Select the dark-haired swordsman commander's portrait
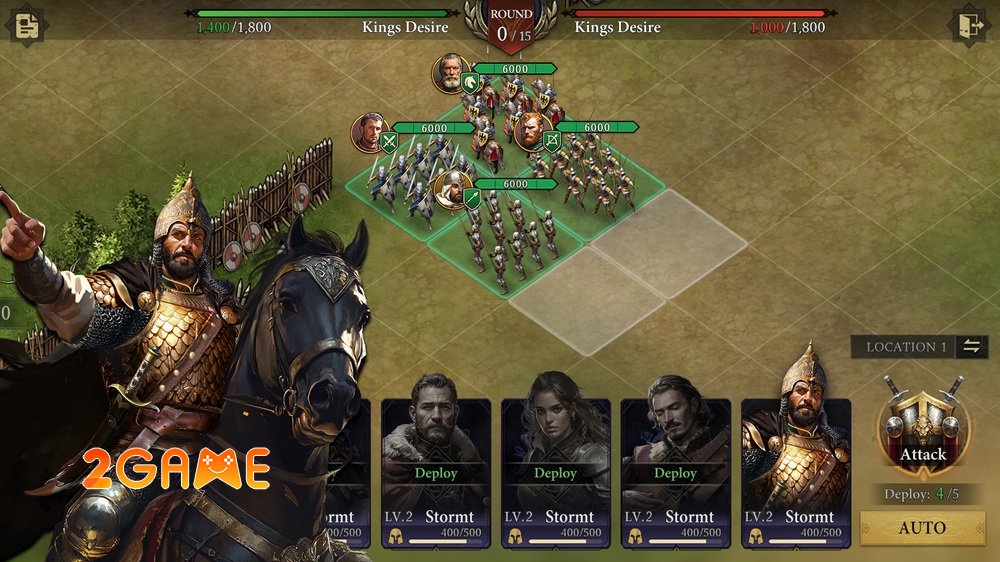 [370, 132]
